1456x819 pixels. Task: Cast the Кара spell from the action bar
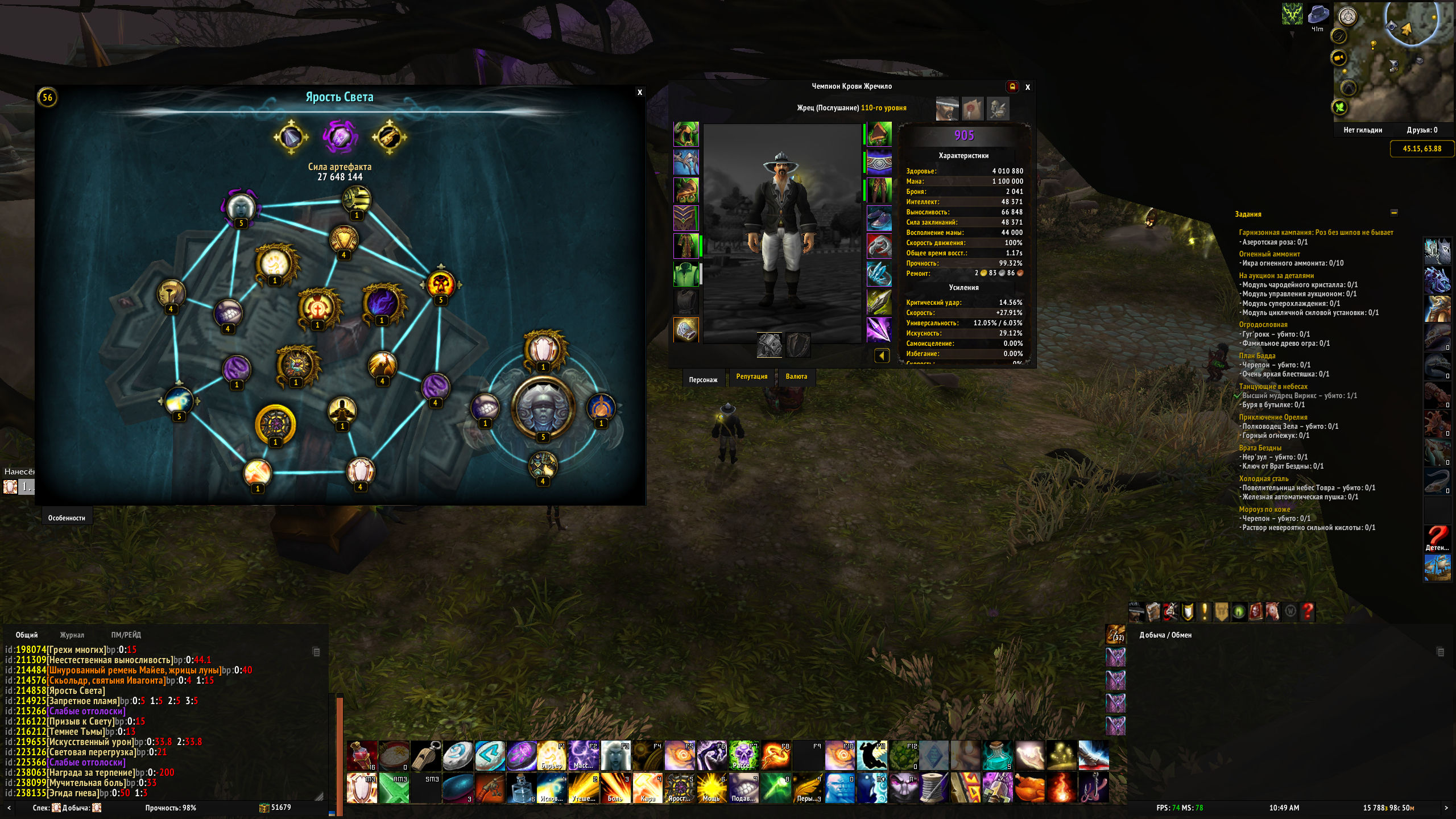pos(647,788)
